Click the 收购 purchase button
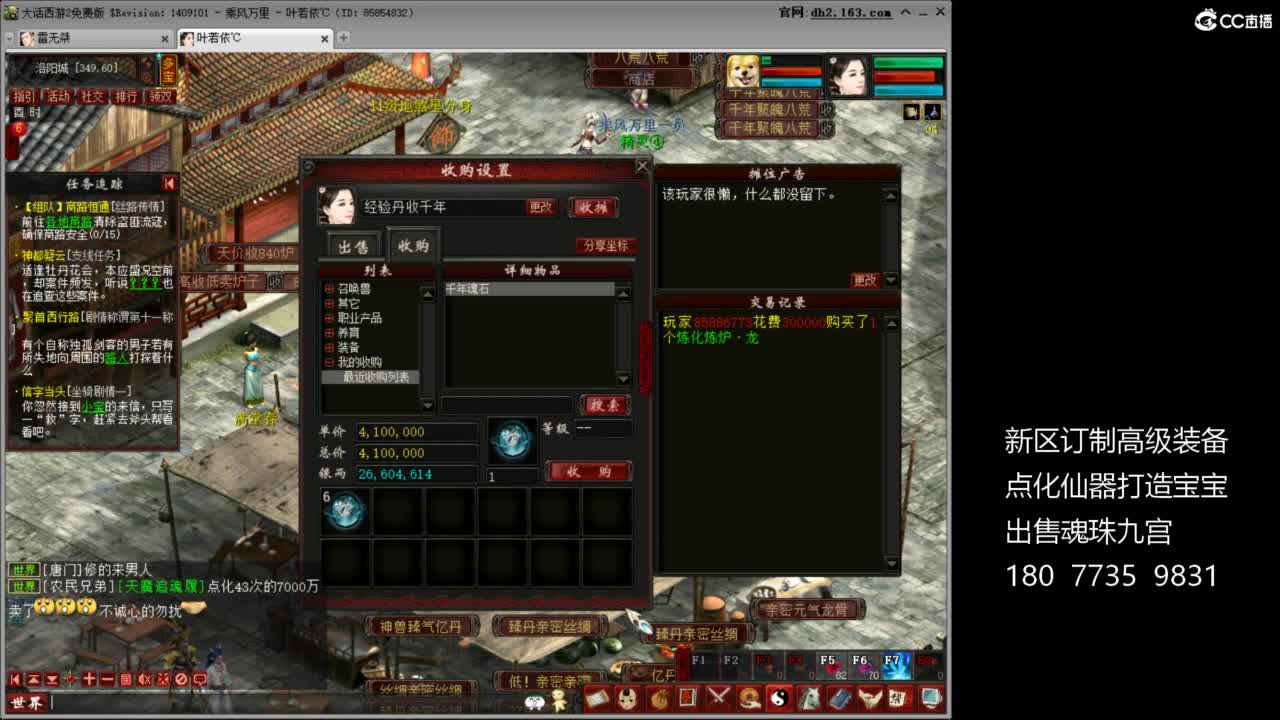The height and width of the screenshot is (720, 1280). click(x=589, y=472)
